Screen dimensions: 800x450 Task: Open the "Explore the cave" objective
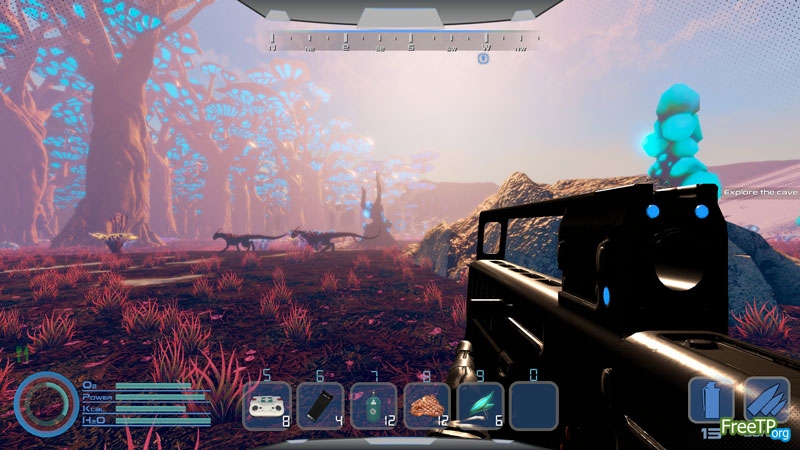click(x=761, y=190)
